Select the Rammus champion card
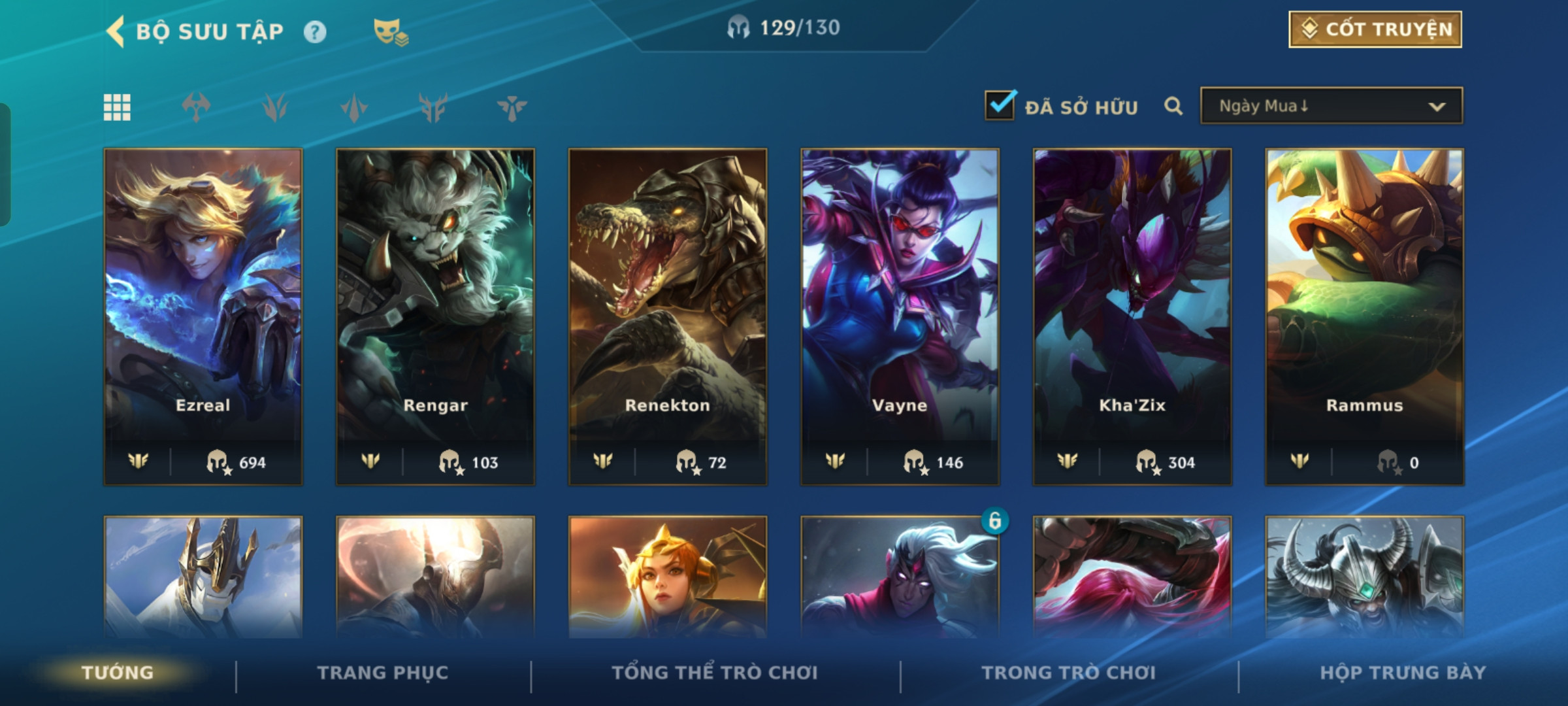This screenshot has height=706, width=1568. click(1364, 316)
